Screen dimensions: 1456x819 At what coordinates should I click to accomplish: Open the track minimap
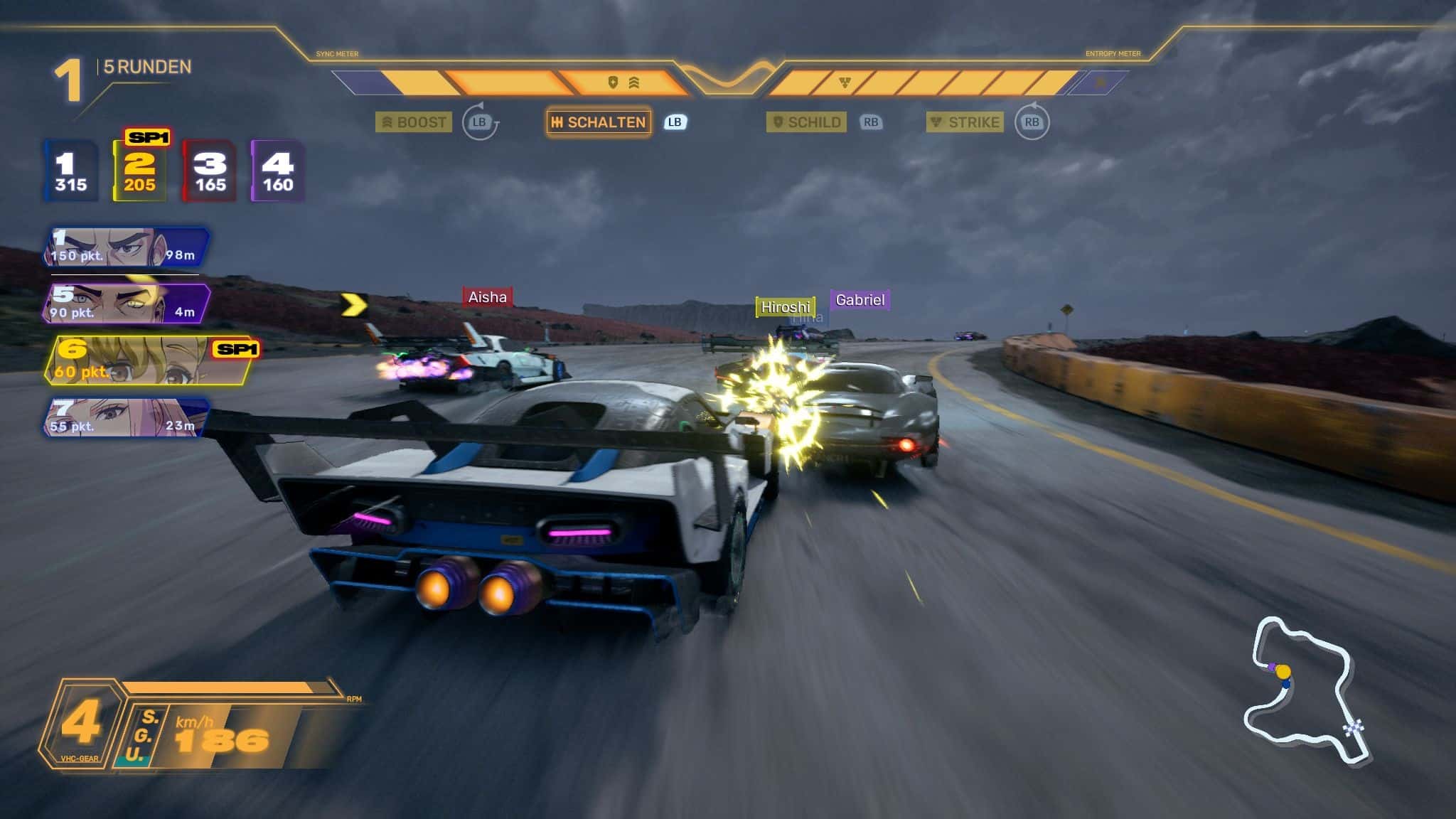click(1305, 691)
